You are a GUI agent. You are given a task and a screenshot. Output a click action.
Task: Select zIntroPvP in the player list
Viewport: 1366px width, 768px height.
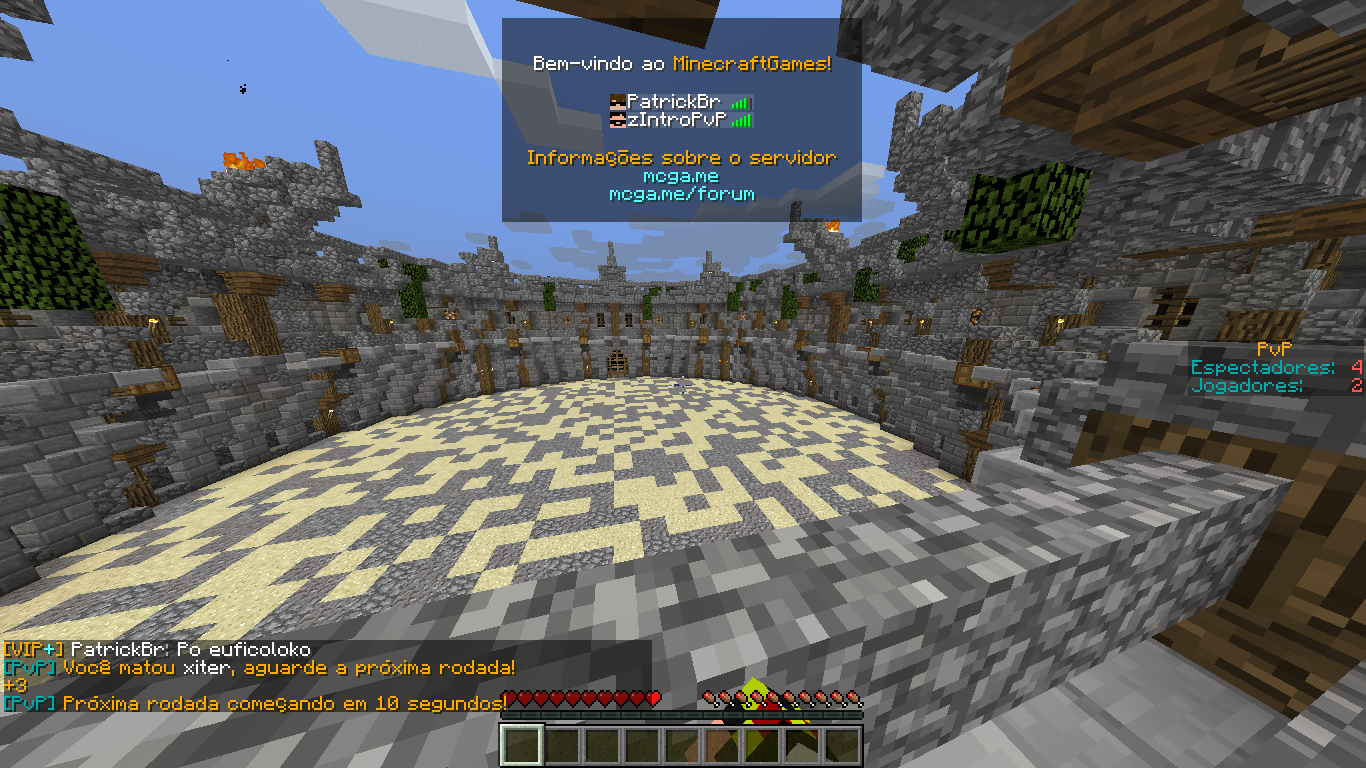click(x=680, y=120)
